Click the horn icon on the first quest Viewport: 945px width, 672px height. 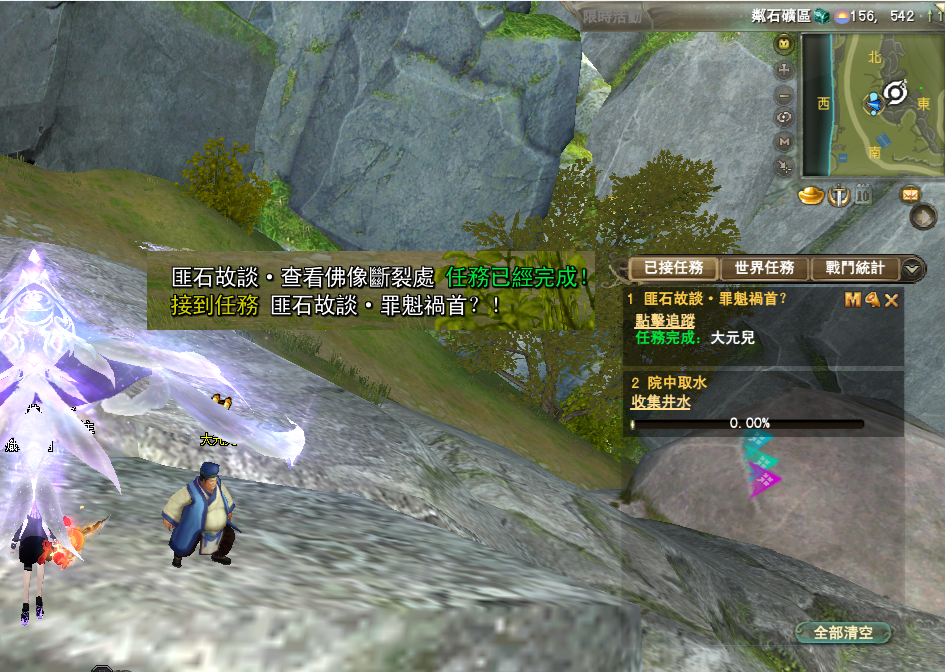[x=872, y=299]
